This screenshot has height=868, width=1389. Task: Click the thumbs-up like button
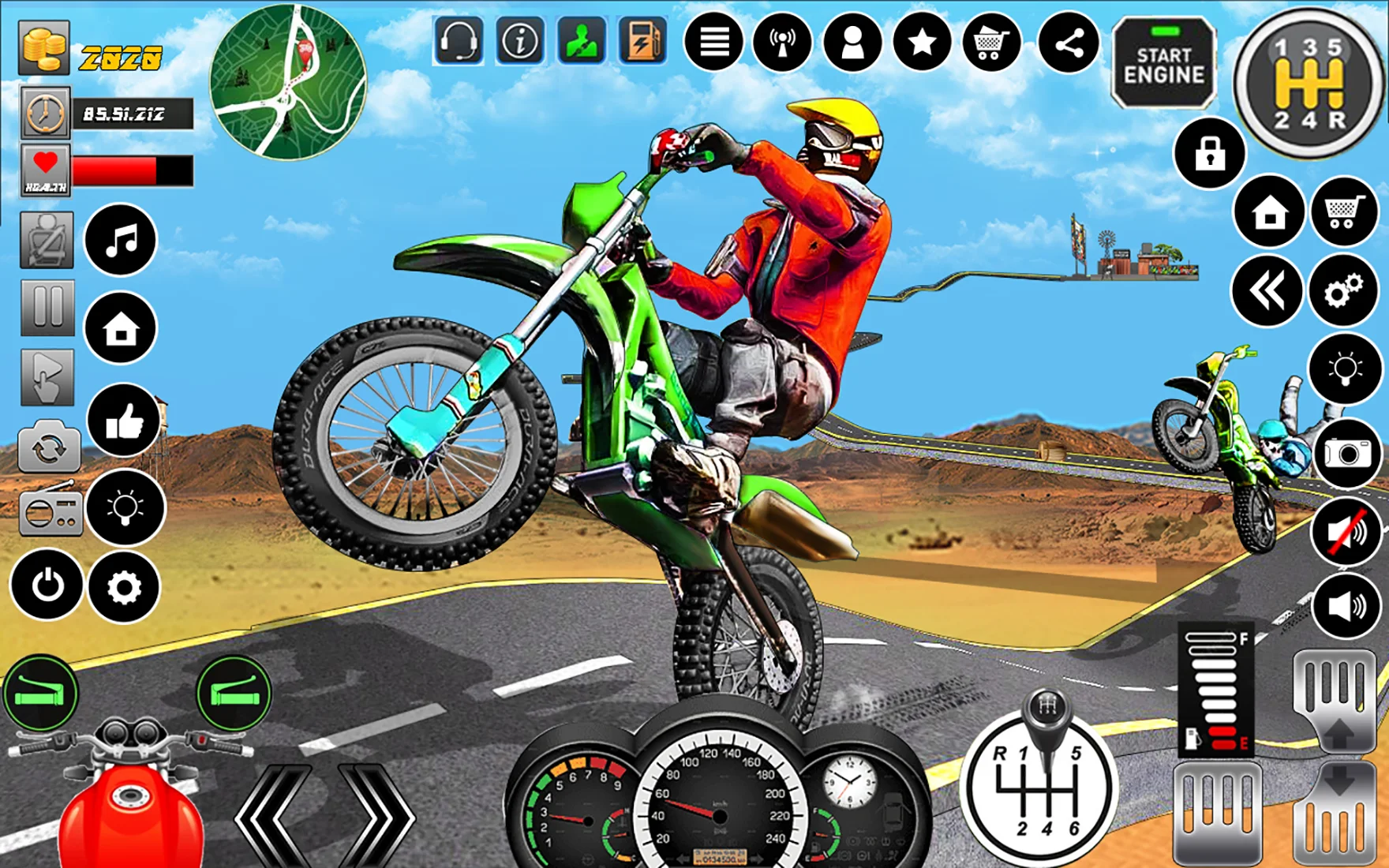click(x=123, y=421)
